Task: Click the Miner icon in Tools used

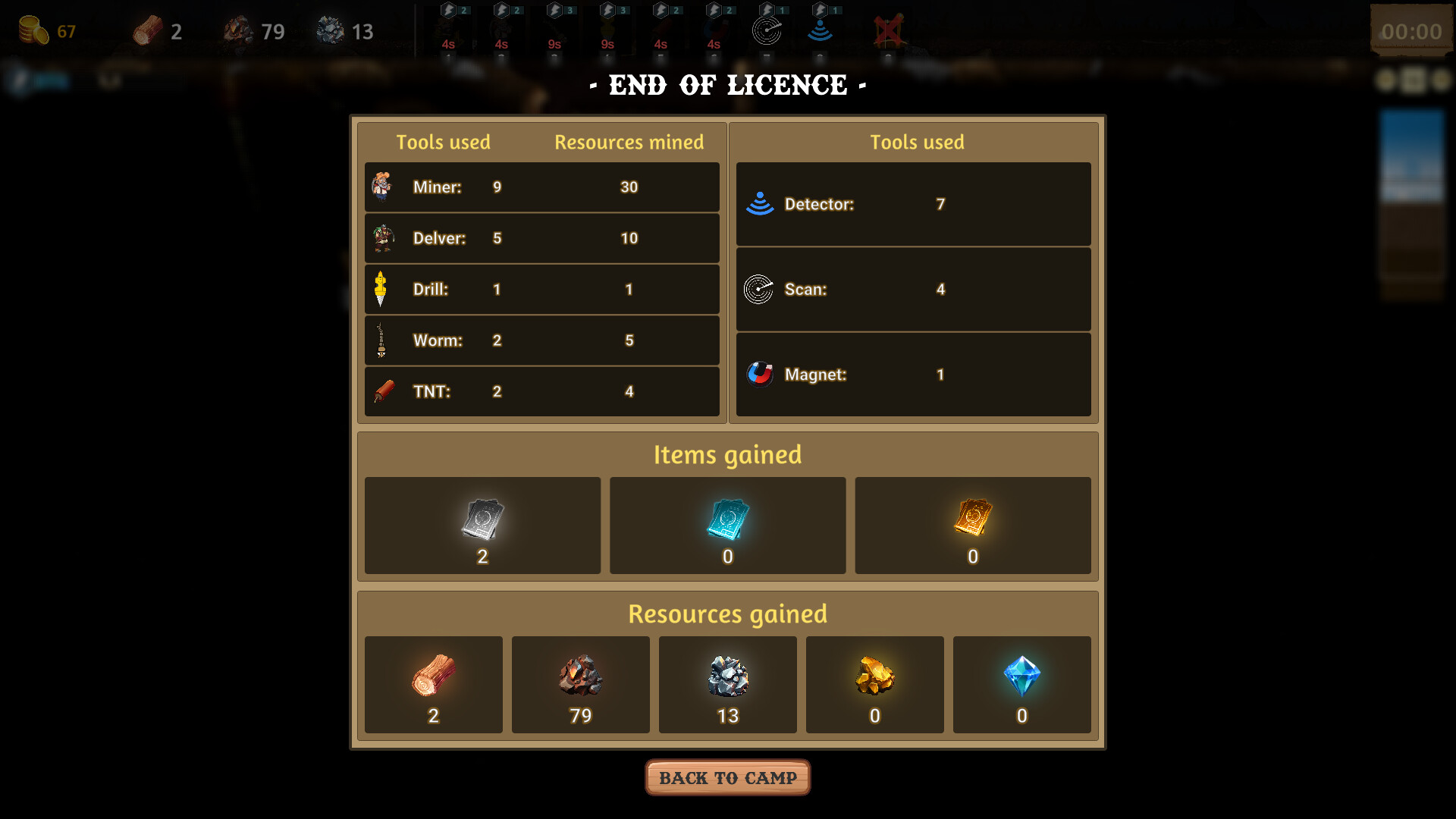Action: tap(382, 187)
